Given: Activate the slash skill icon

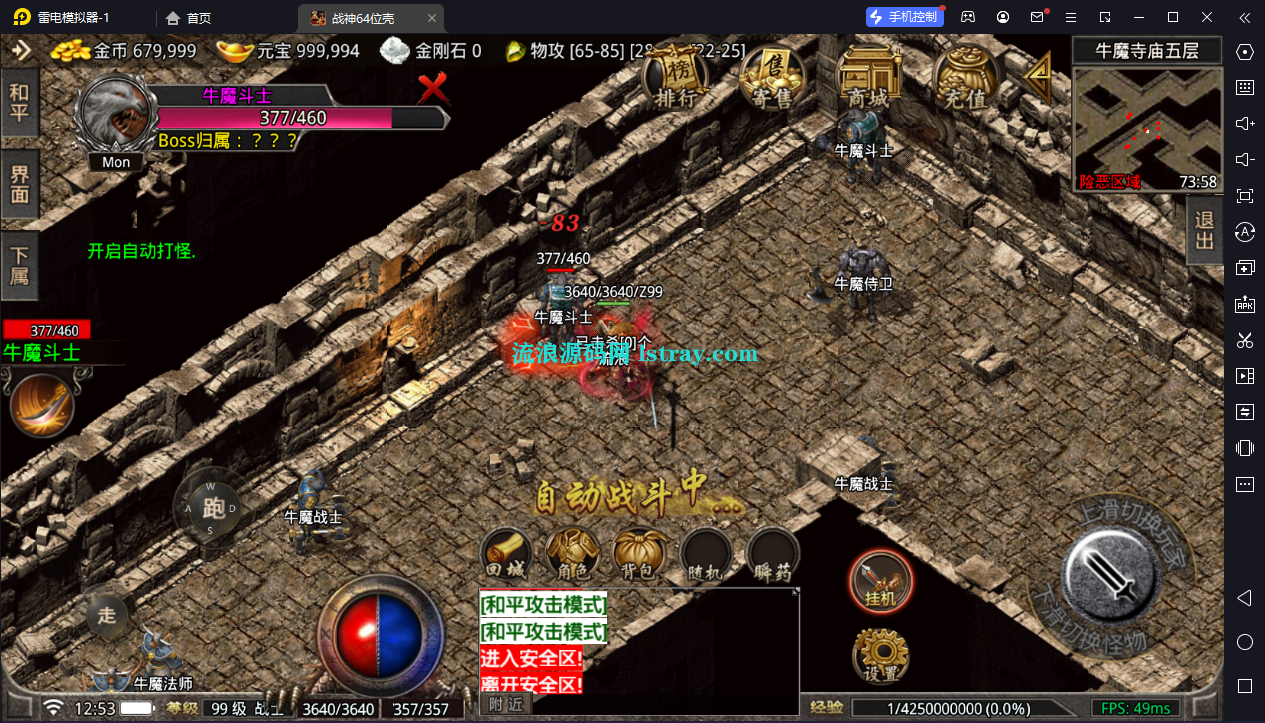Looking at the screenshot, I should (41, 403).
